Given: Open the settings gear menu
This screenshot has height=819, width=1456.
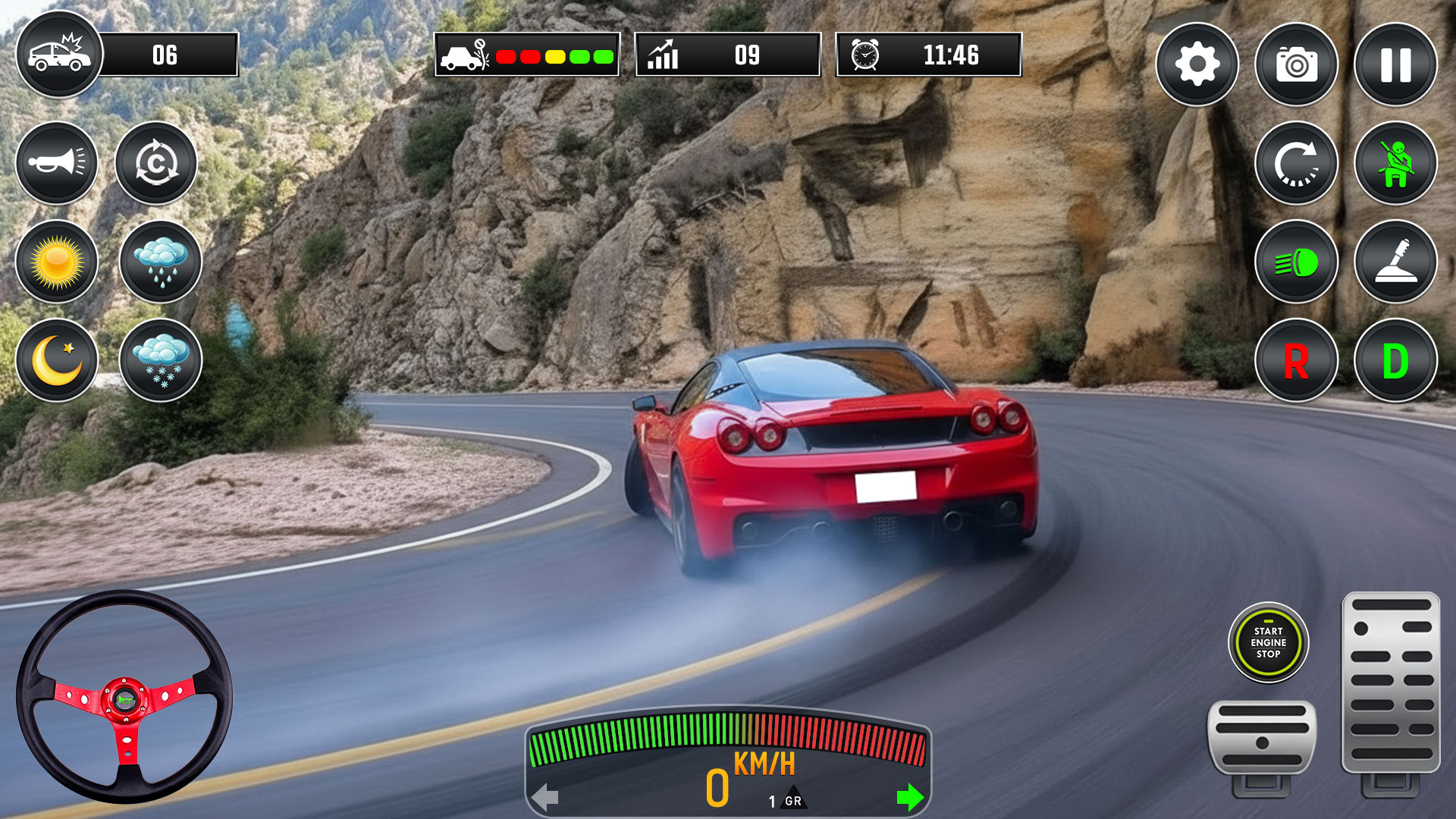Looking at the screenshot, I should [x=1197, y=65].
